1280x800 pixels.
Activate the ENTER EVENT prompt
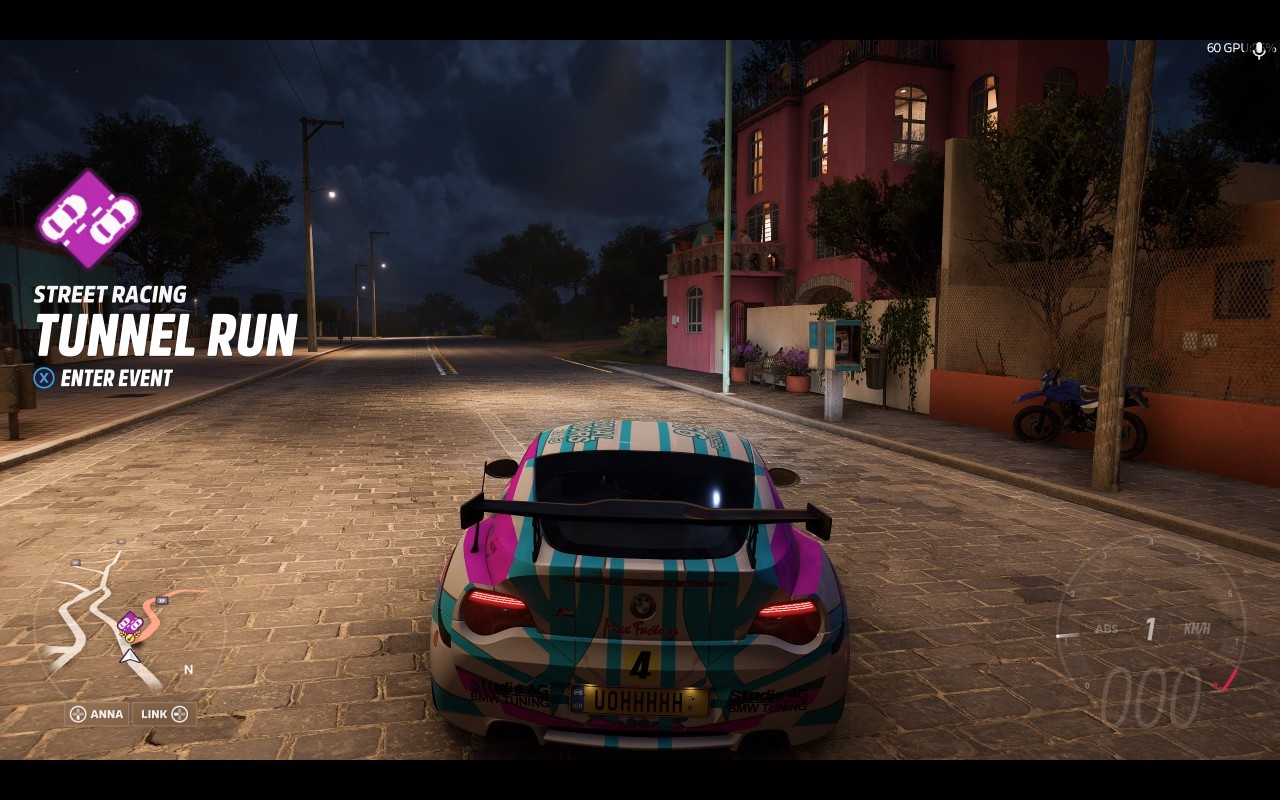click(113, 379)
